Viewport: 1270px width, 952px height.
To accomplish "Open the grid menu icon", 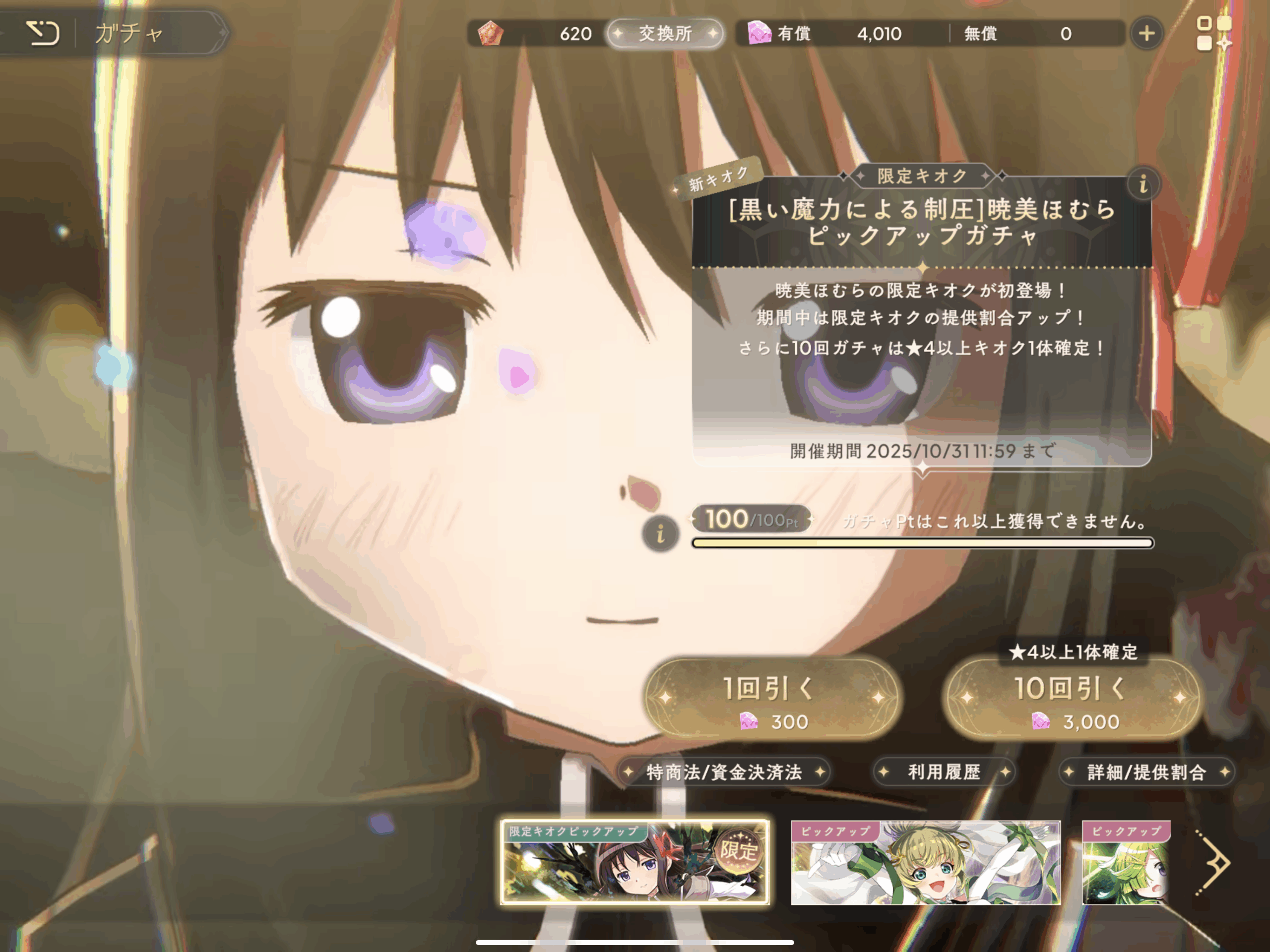I will click(x=1212, y=33).
